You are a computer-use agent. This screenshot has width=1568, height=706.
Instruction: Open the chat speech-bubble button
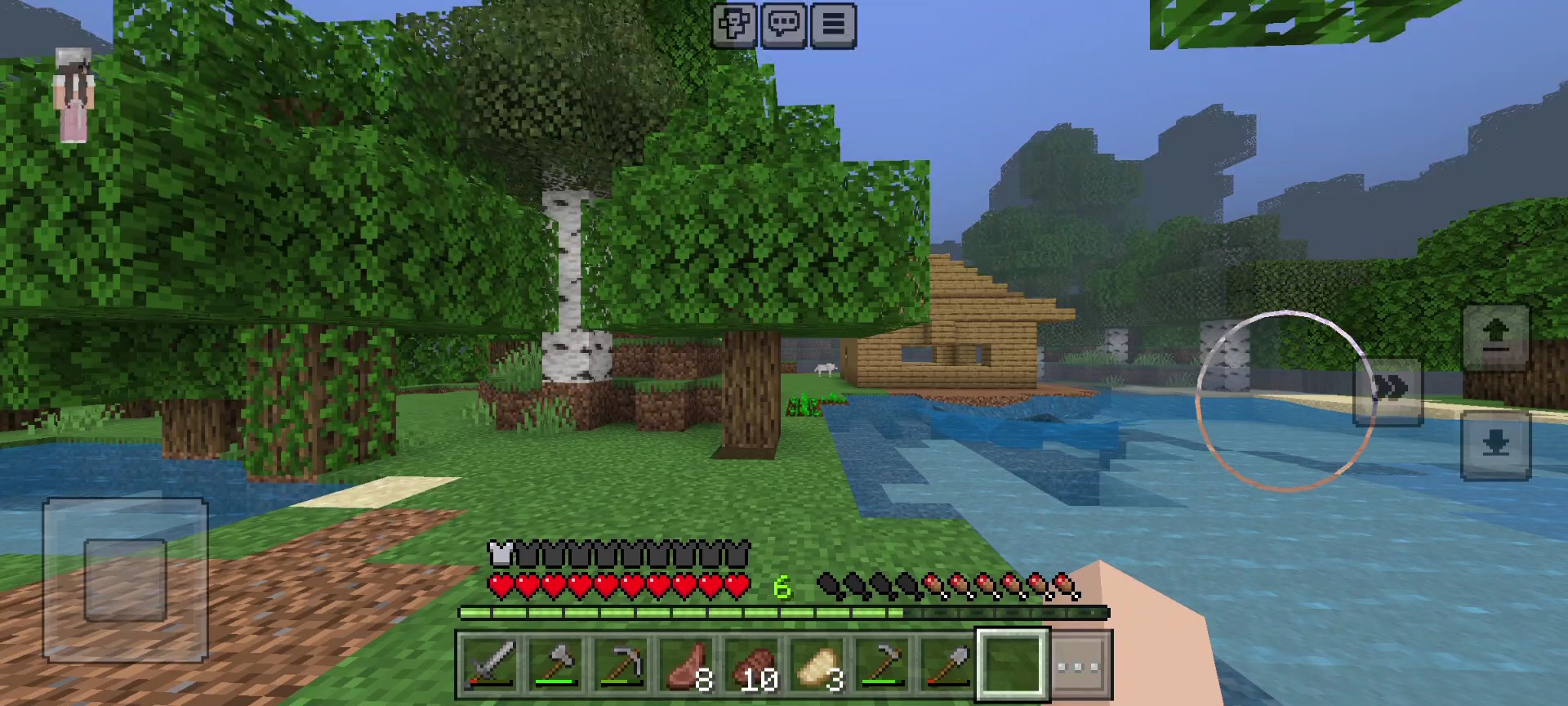coord(783,25)
